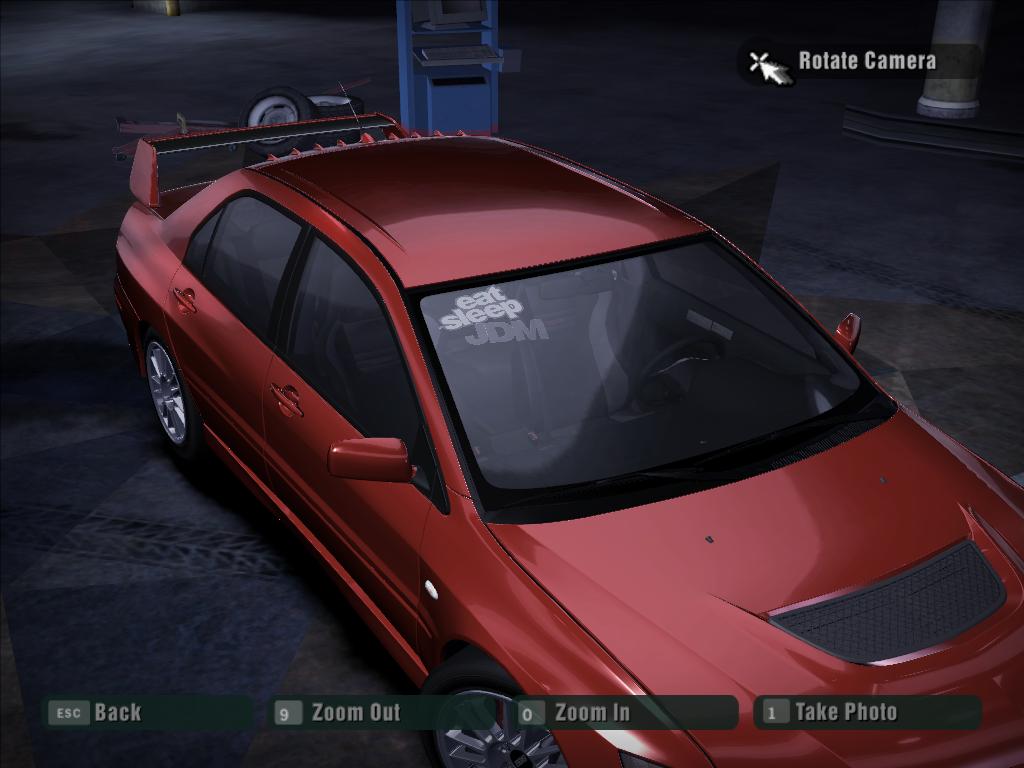Image resolution: width=1024 pixels, height=768 pixels.
Task: Take a photo of the car
Action: (x=845, y=712)
